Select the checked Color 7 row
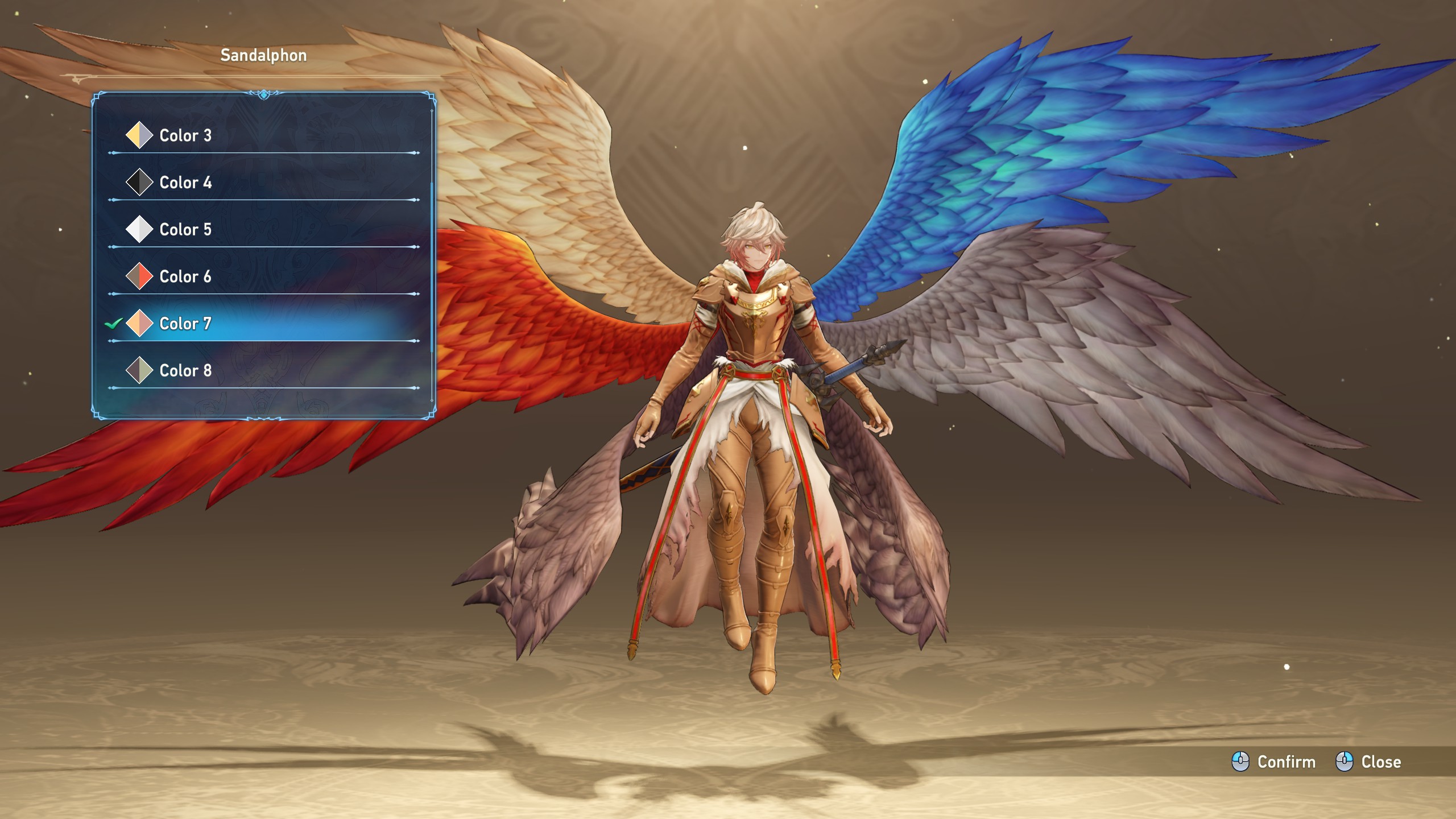Screen dimensions: 1456x819 (x=185, y=324)
